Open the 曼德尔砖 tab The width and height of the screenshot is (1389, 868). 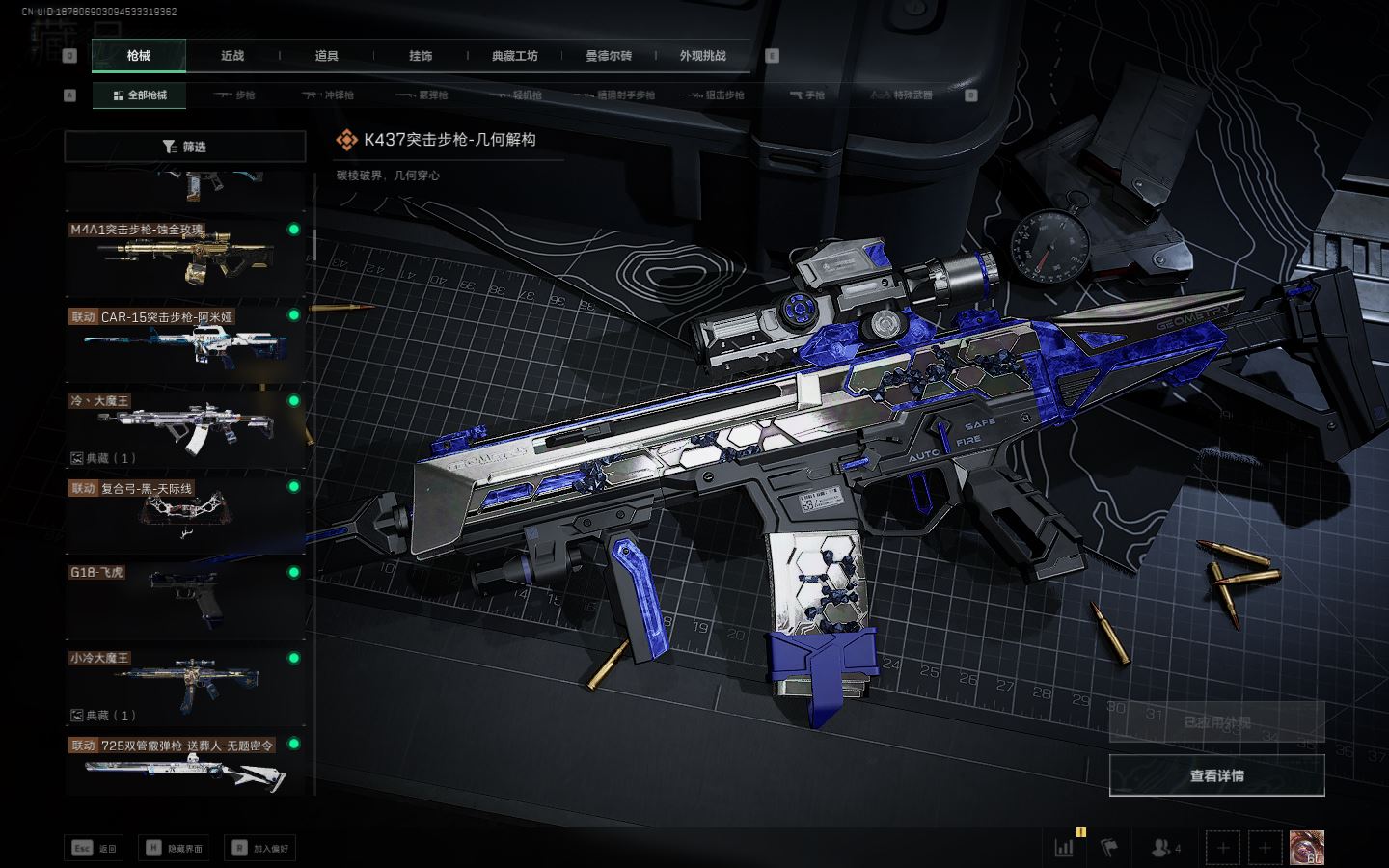point(609,56)
